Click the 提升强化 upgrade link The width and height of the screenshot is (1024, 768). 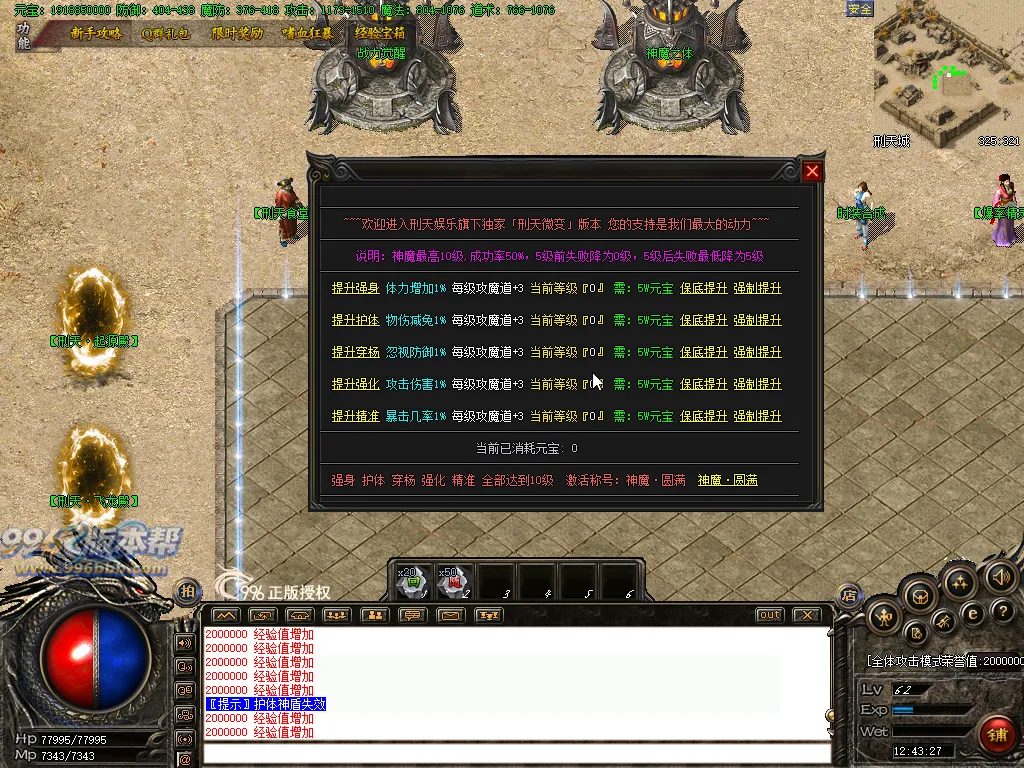click(356, 384)
